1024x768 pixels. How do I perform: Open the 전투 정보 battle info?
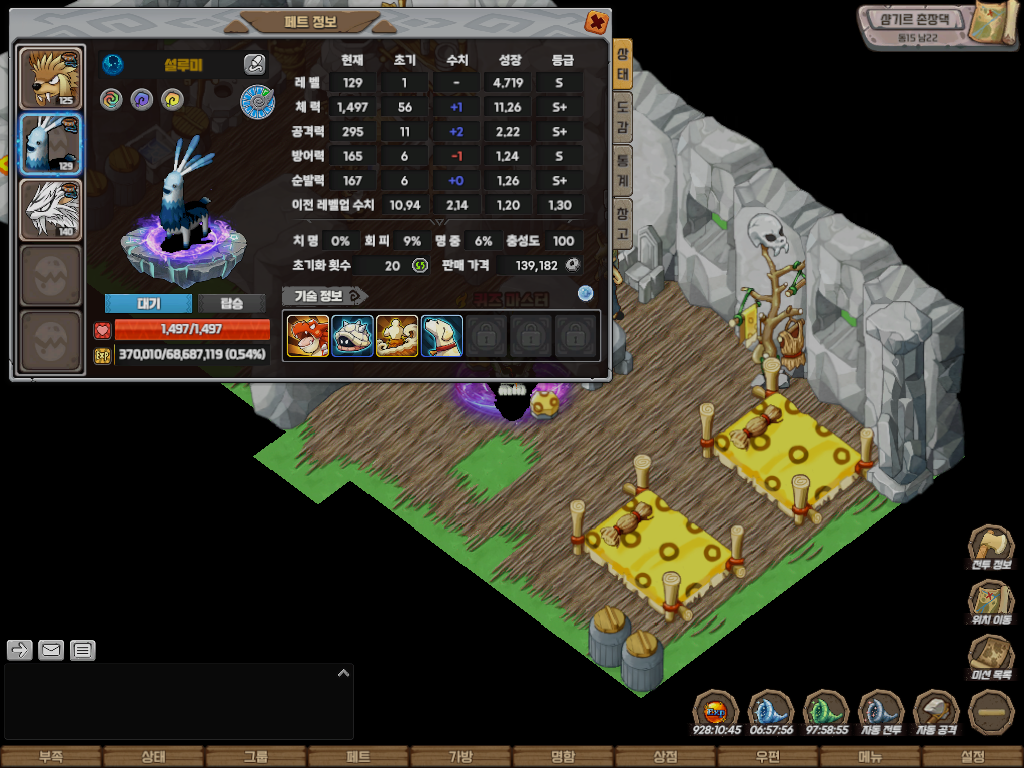pos(990,550)
